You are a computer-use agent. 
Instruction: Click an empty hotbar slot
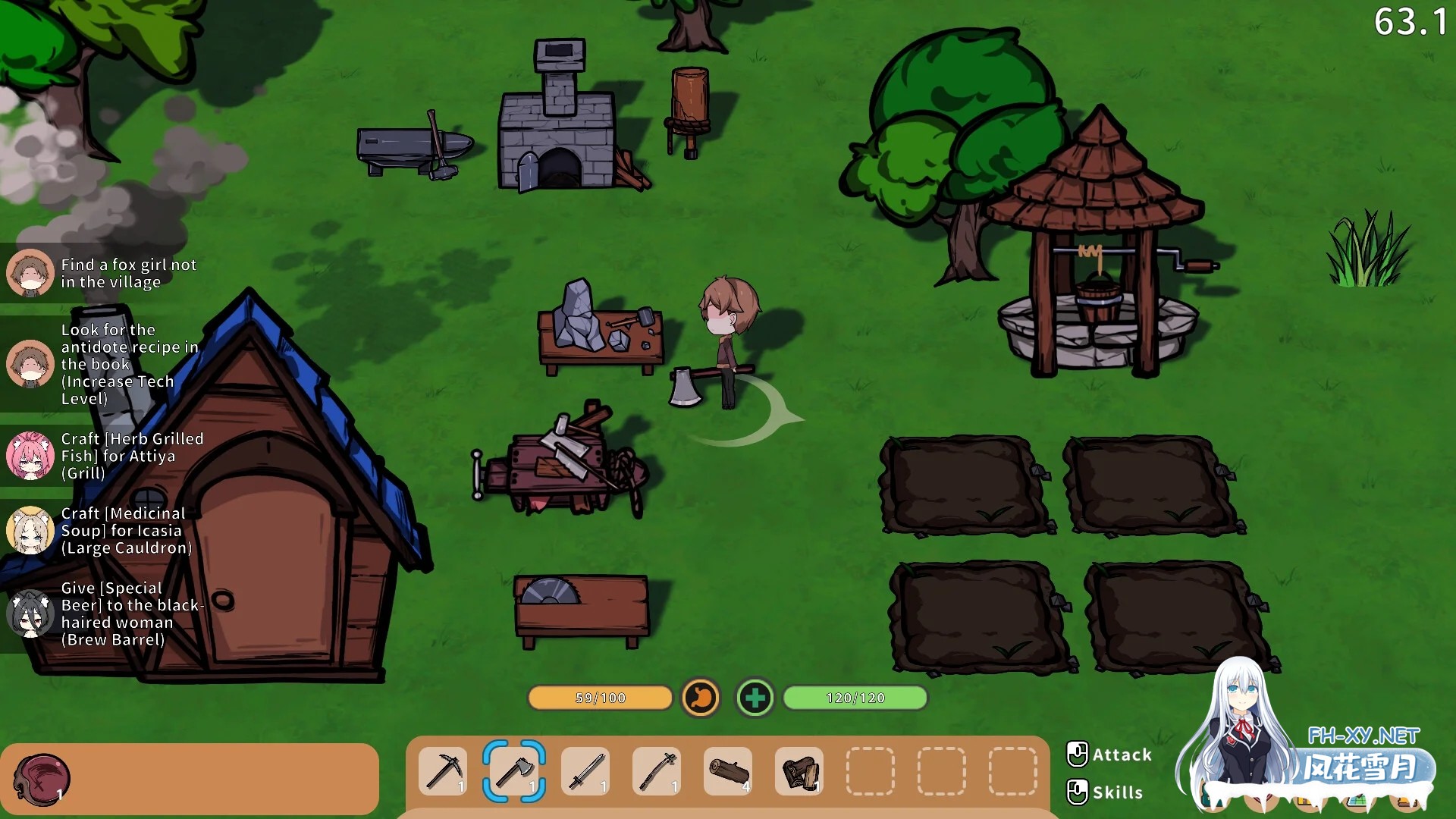tap(870, 771)
